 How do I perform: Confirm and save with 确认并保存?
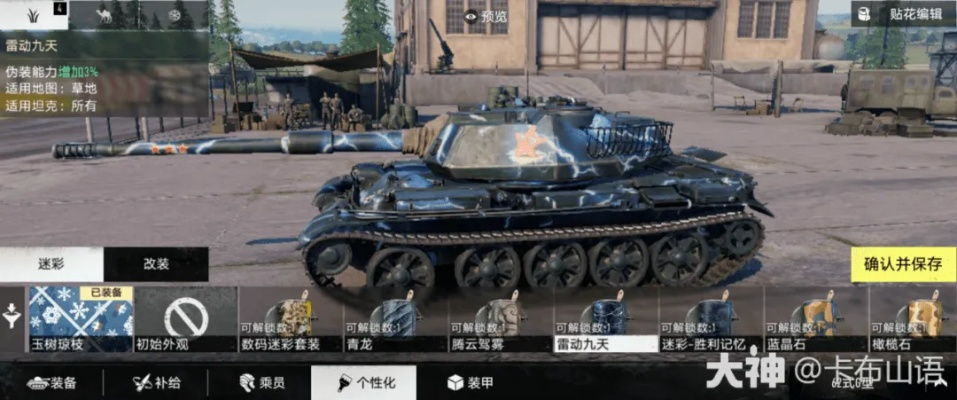click(903, 264)
